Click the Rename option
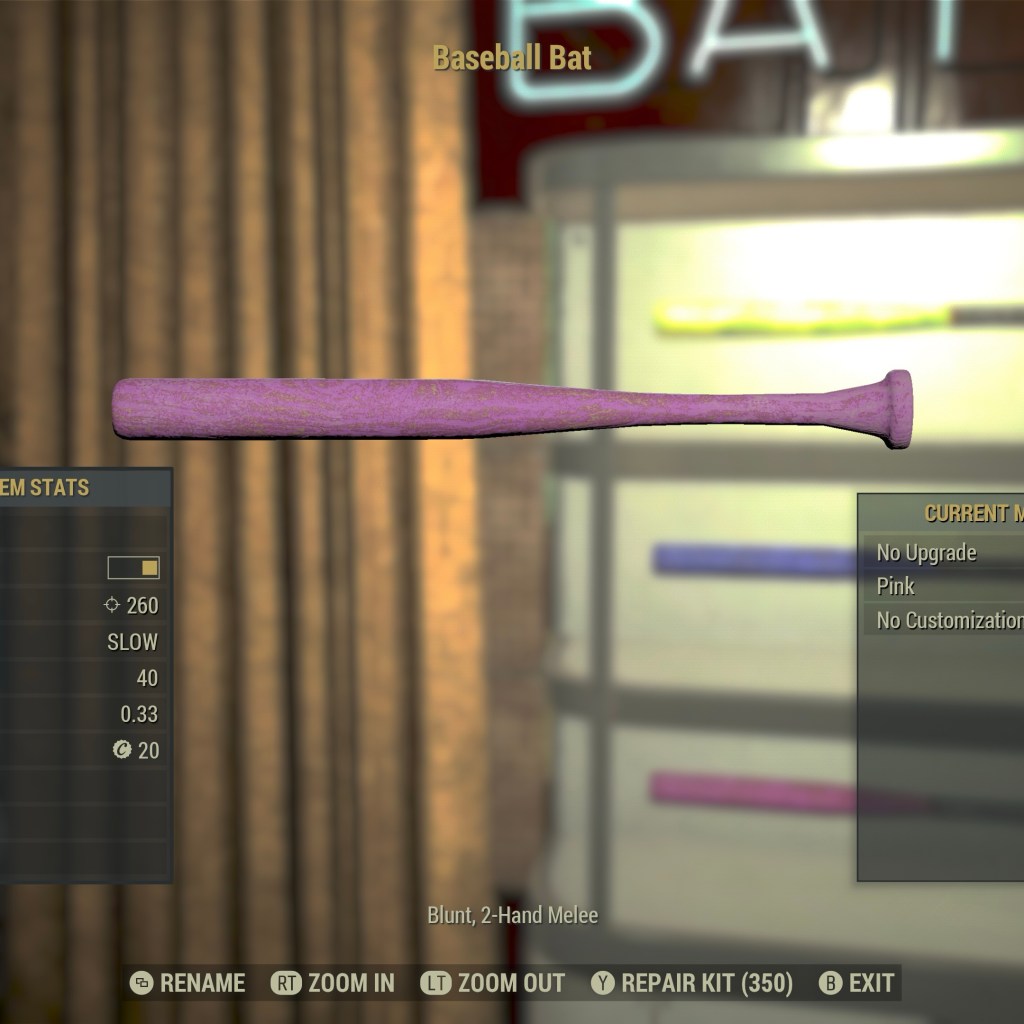Image resolution: width=1024 pixels, height=1024 pixels. pos(188,983)
